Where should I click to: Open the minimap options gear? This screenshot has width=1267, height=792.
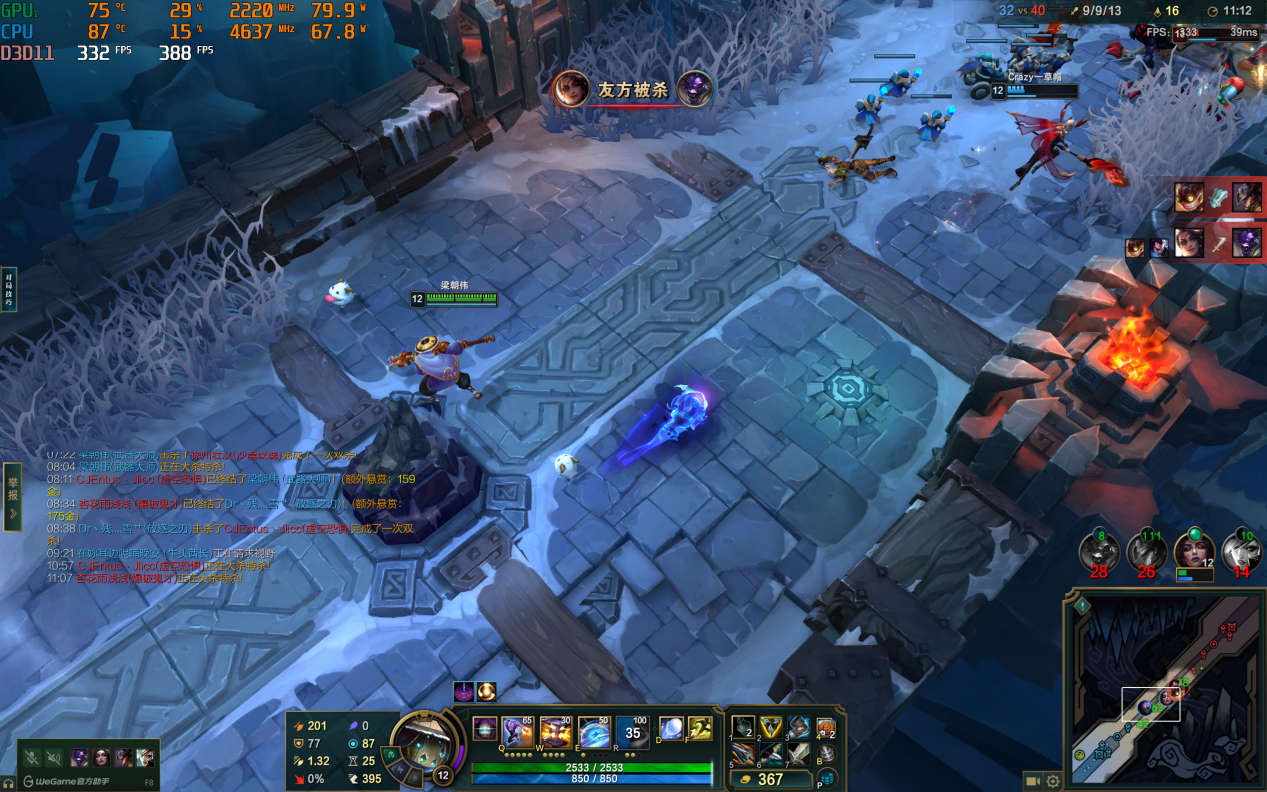click(x=1052, y=781)
